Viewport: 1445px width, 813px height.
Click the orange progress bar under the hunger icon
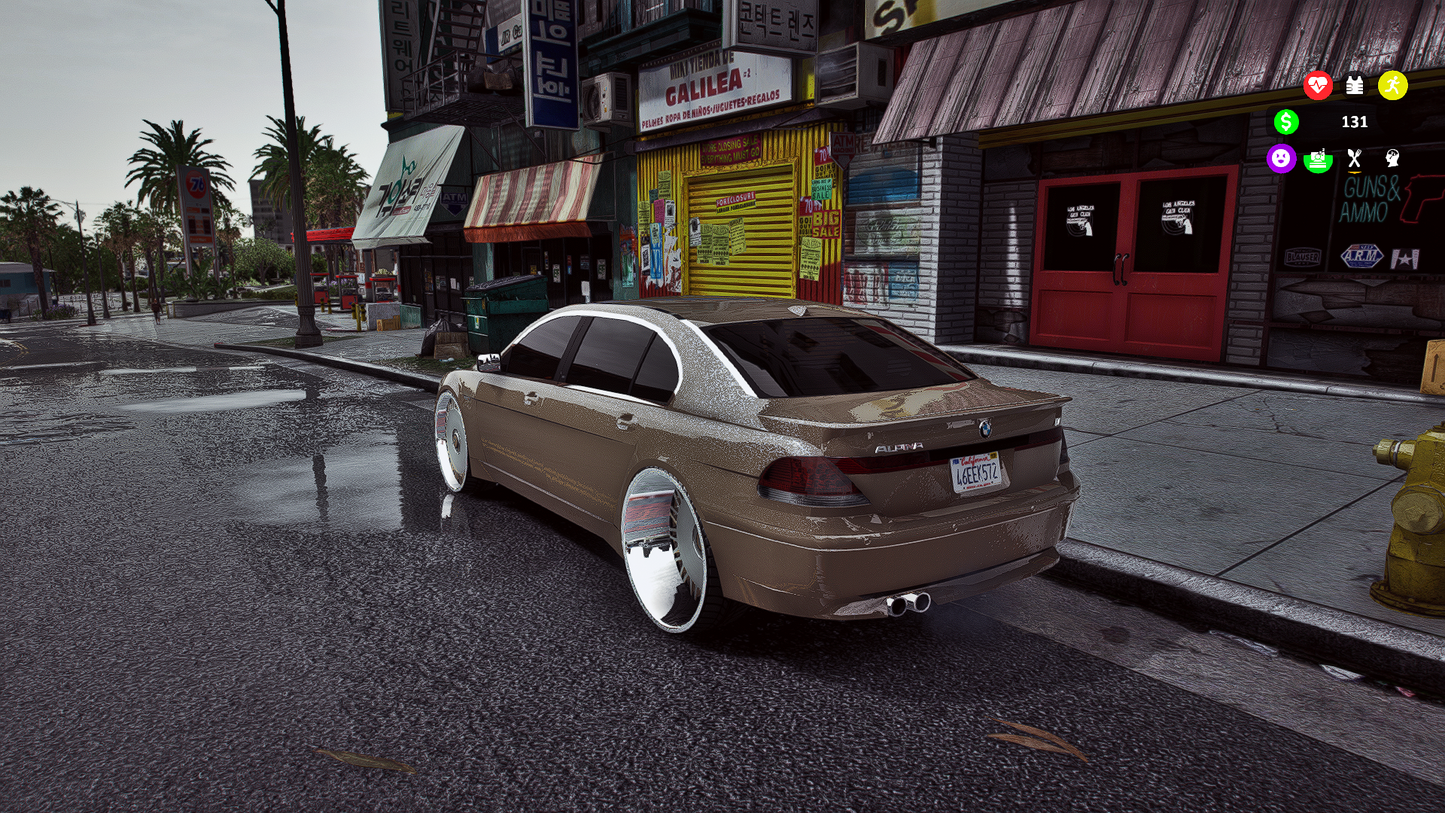click(x=1355, y=172)
